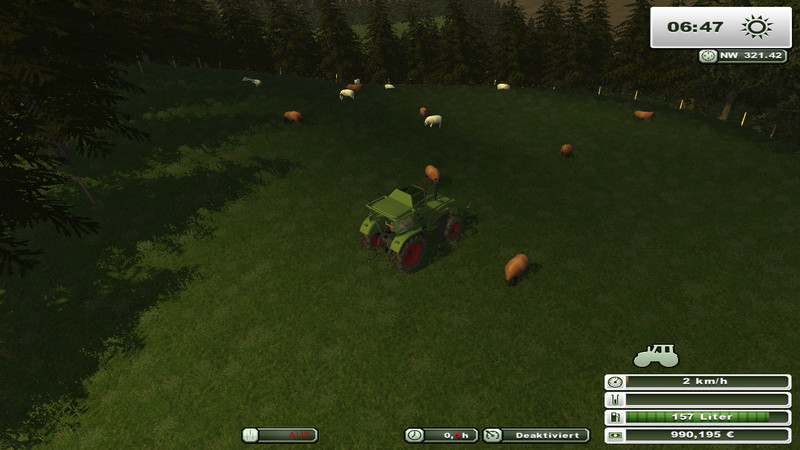This screenshot has width=800, height=450.
Task: Click the clock icon for operating hours
Action: click(413, 435)
